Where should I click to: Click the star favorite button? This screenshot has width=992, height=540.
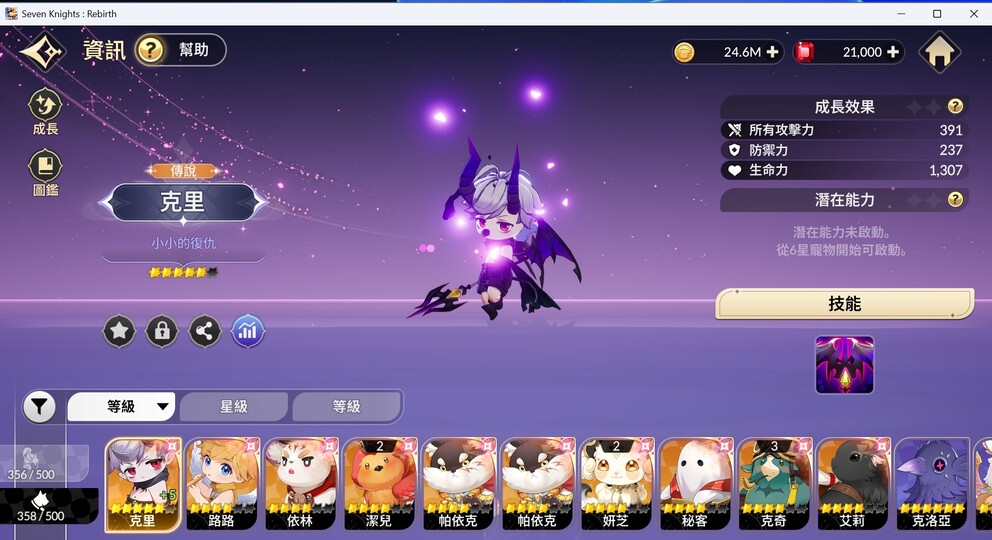pos(120,331)
